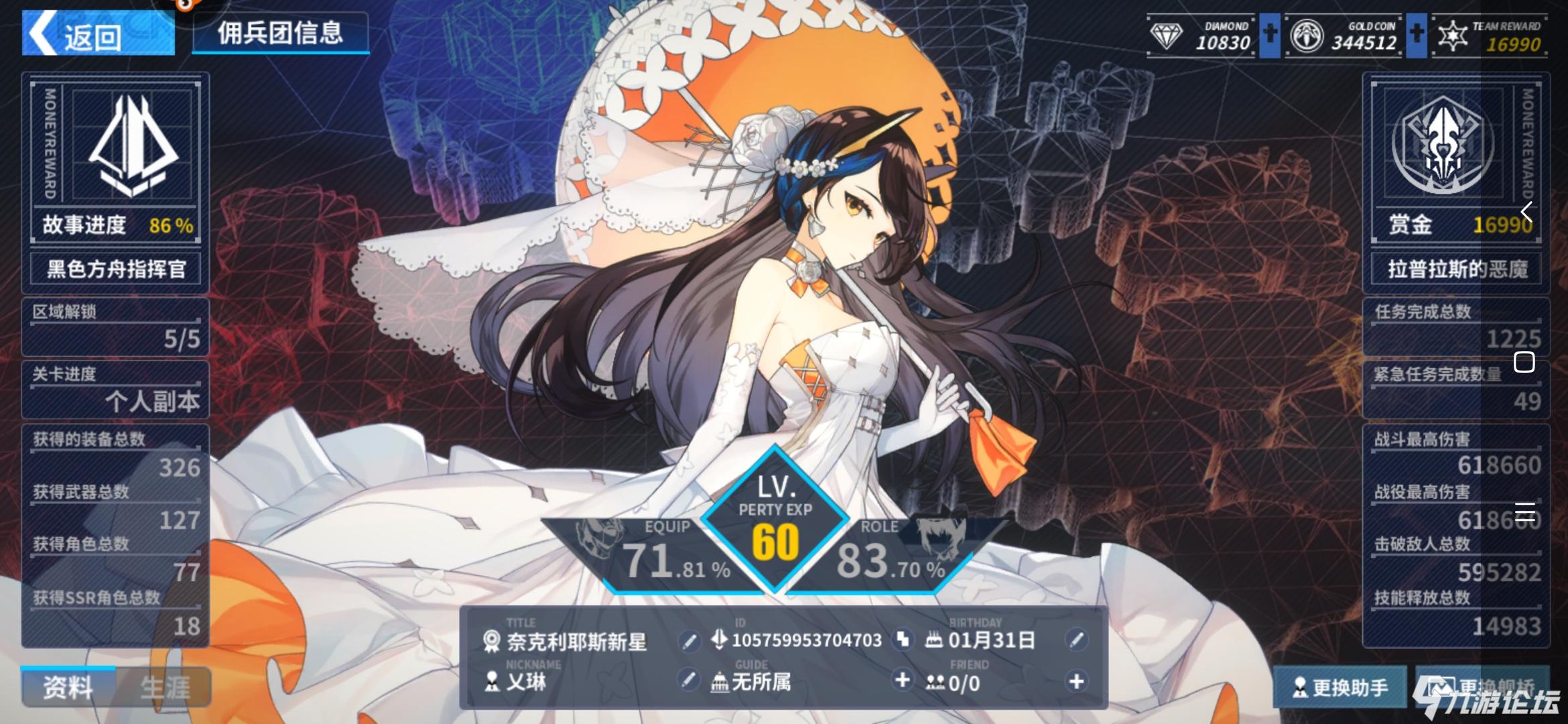Viewport: 1568px width, 724px height.
Task: Tap the bounty emblem above 赏金
Action: tap(1442, 146)
